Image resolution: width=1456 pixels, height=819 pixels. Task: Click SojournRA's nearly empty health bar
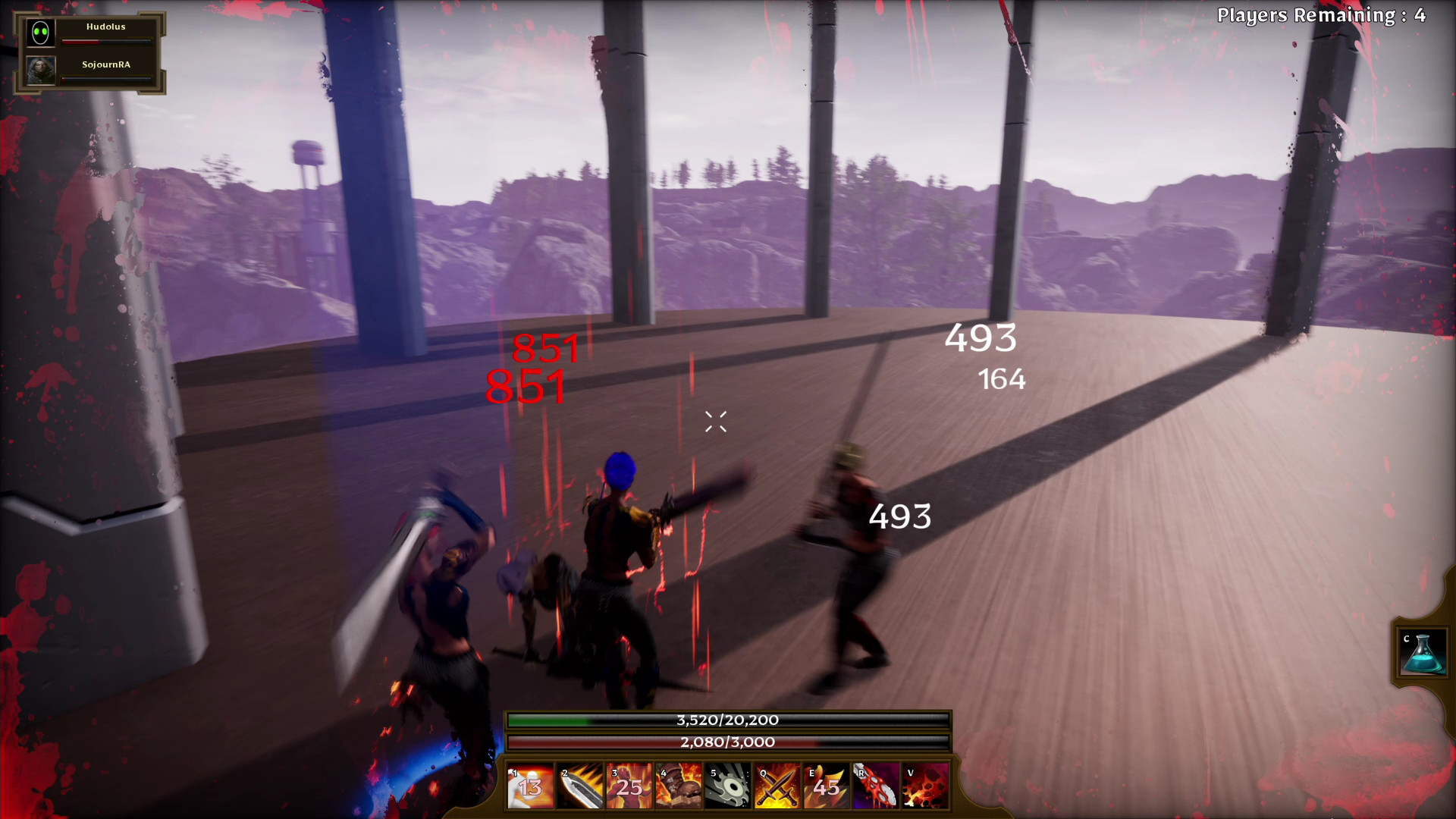(x=106, y=81)
